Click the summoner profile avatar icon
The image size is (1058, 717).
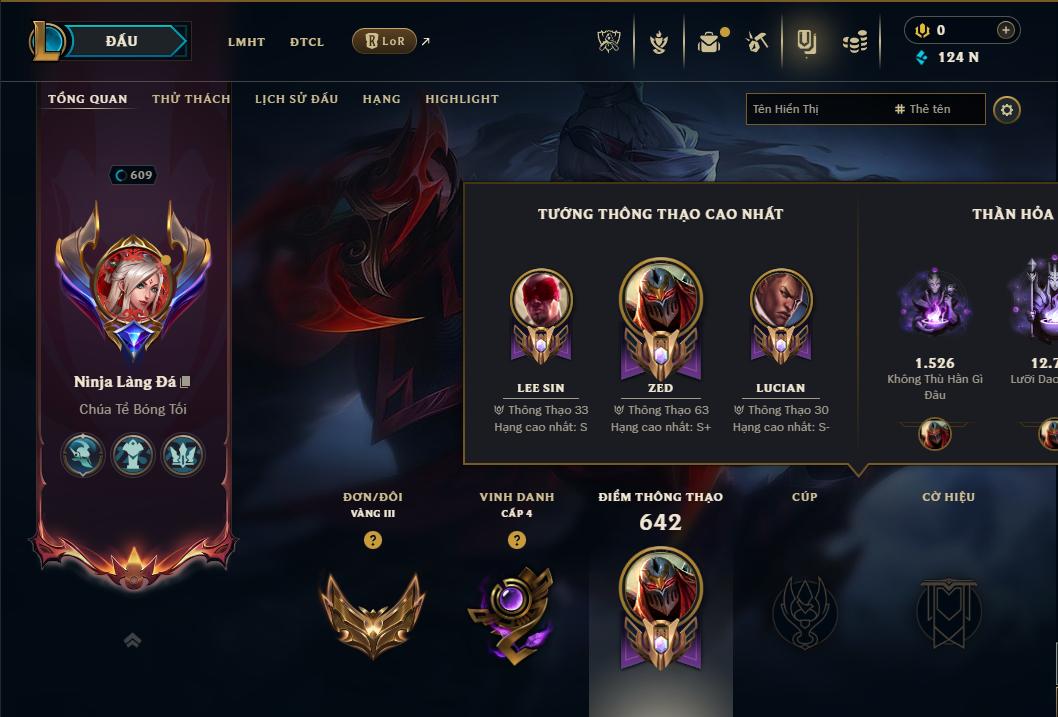[132, 282]
